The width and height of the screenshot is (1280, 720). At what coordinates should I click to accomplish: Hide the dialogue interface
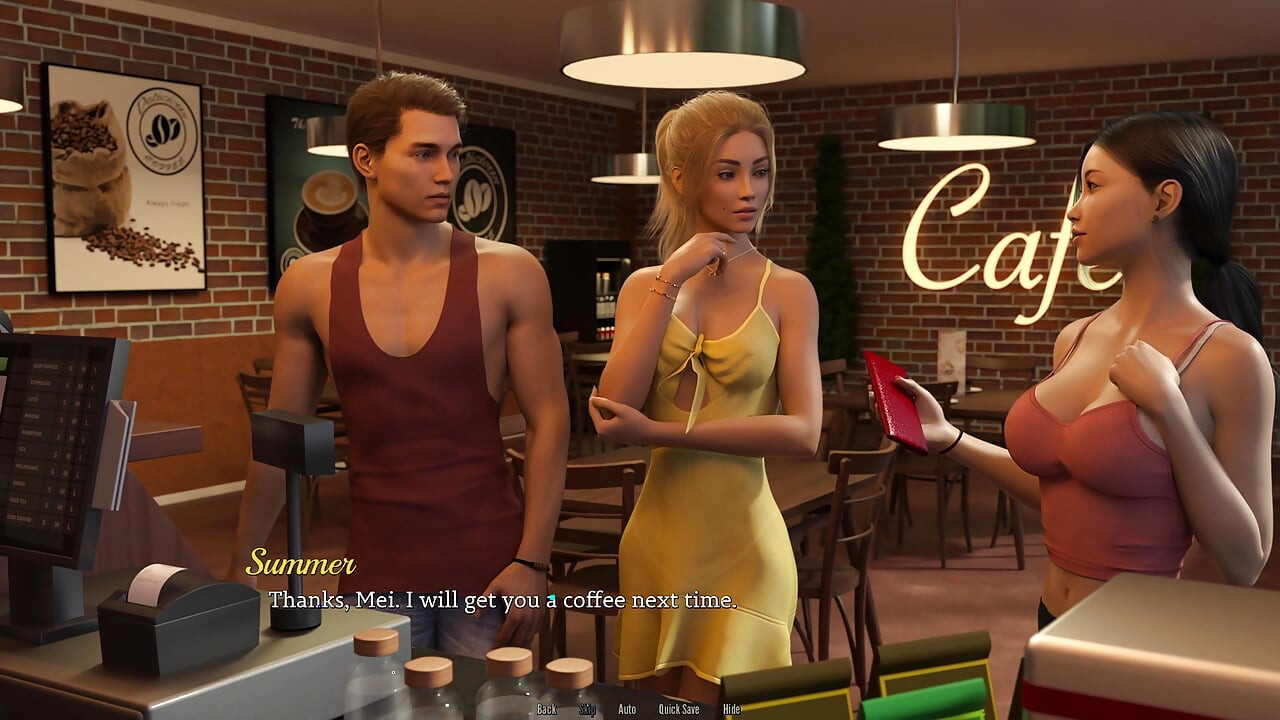point(731,709)
